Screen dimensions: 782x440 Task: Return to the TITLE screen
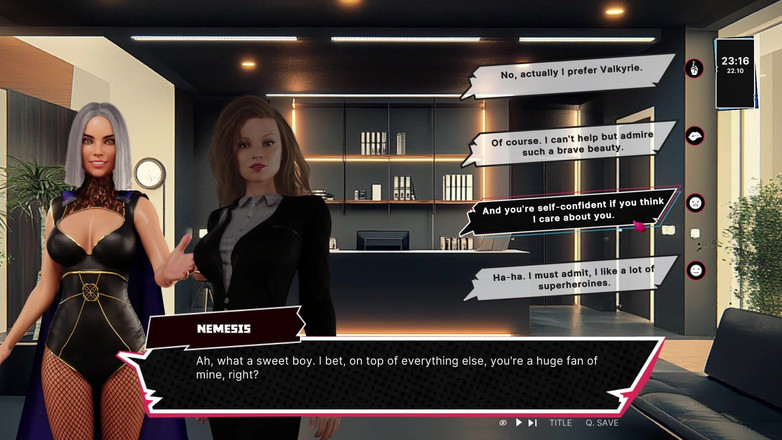(560, 423)
